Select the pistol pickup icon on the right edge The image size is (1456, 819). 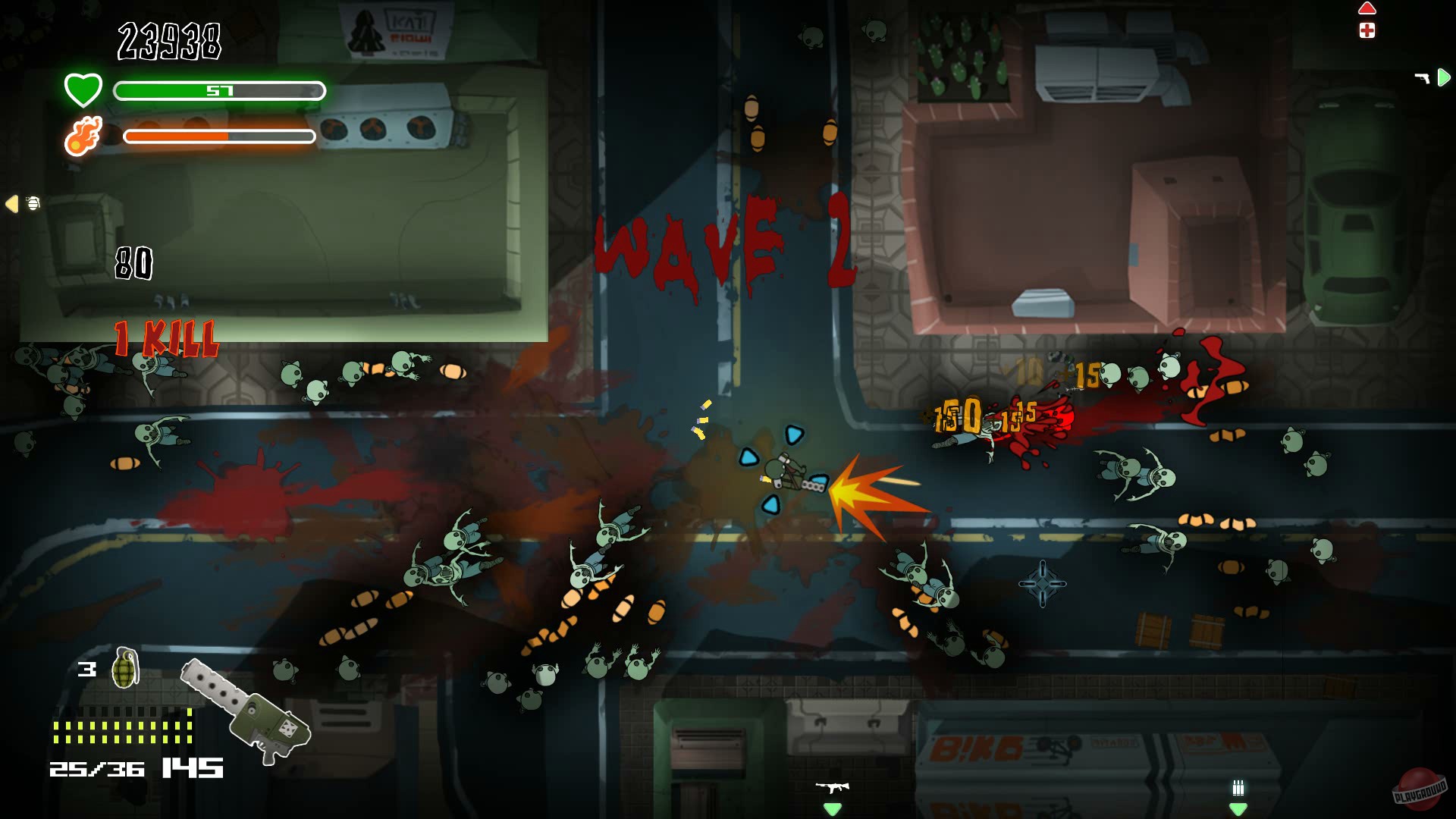[x=1421, y=76]
